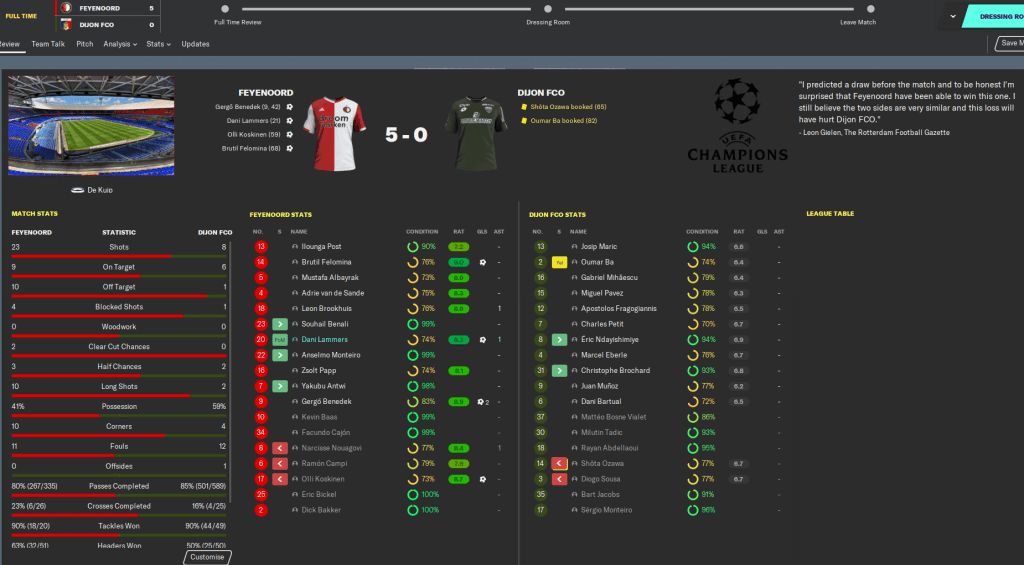Expand the Analysis dropdown
1024x565 pixels.
(120, 44)
